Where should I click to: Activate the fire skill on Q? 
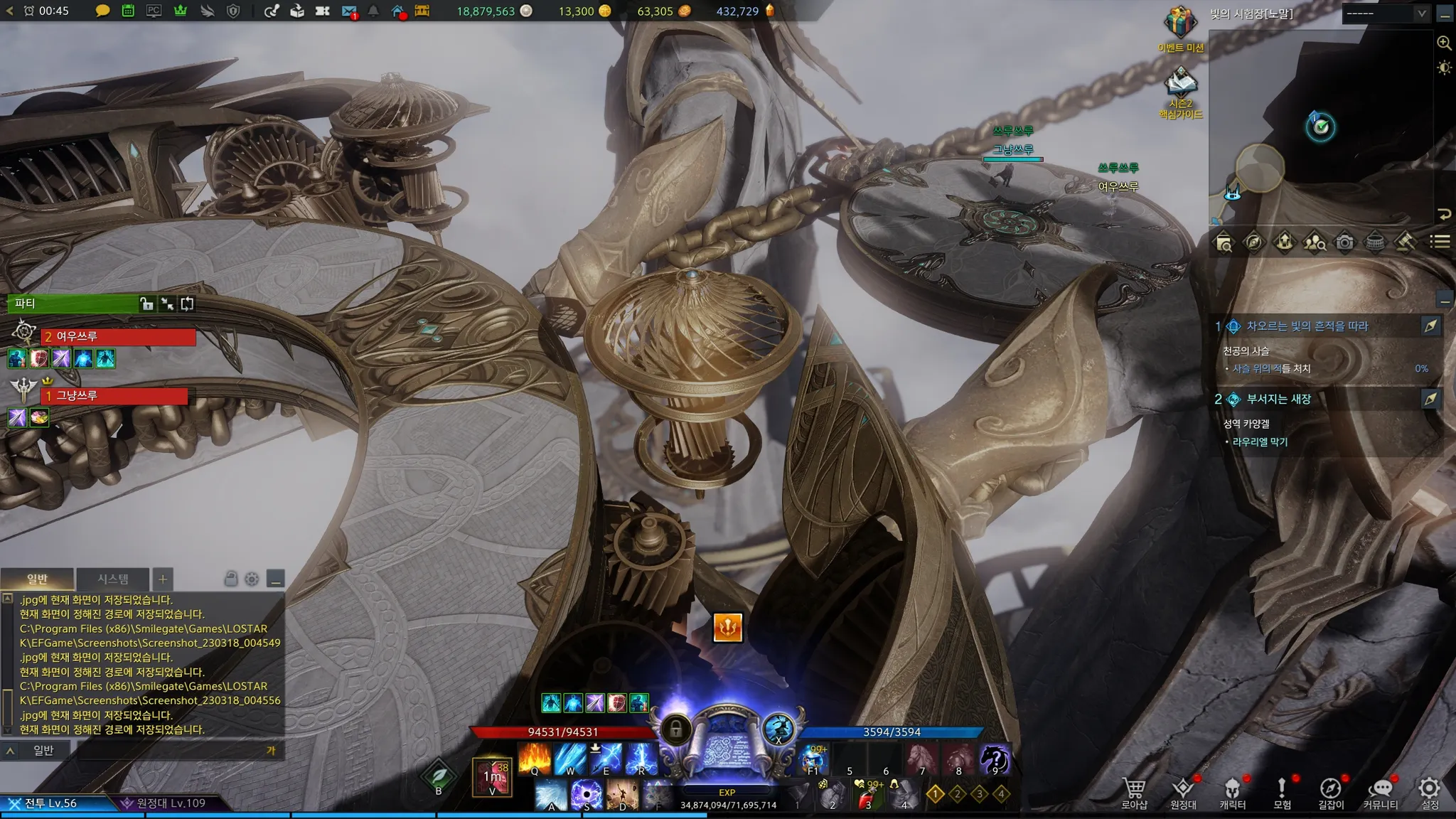pos(535,759)
